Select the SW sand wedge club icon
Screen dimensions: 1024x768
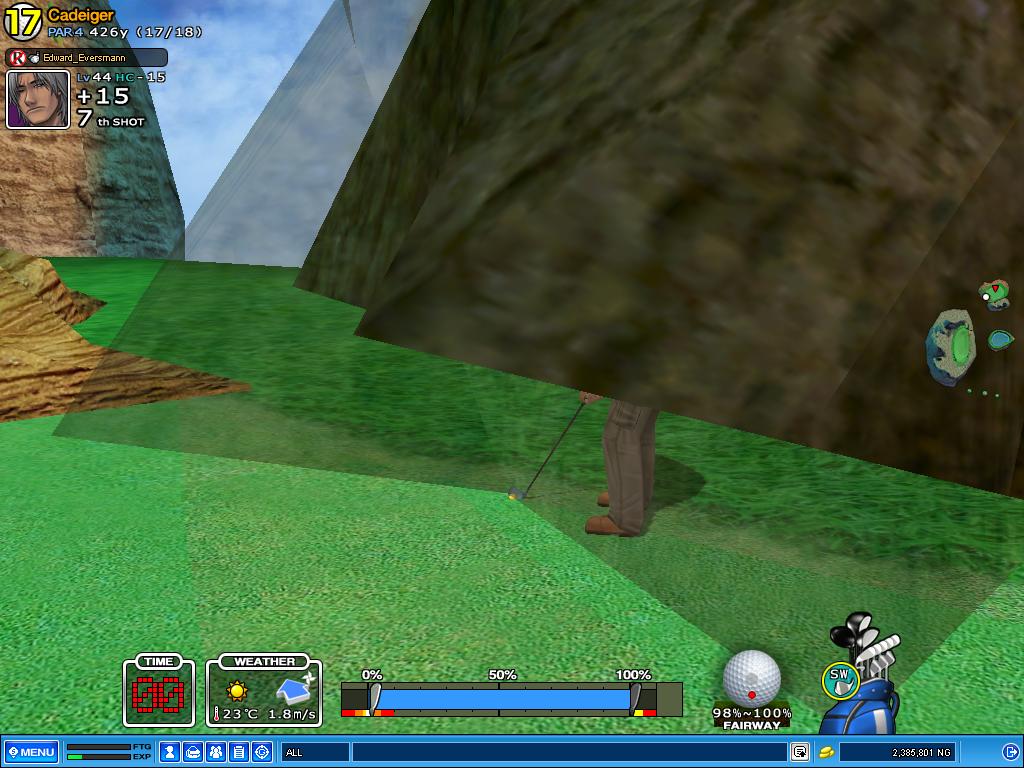click(x=840, y=679)
